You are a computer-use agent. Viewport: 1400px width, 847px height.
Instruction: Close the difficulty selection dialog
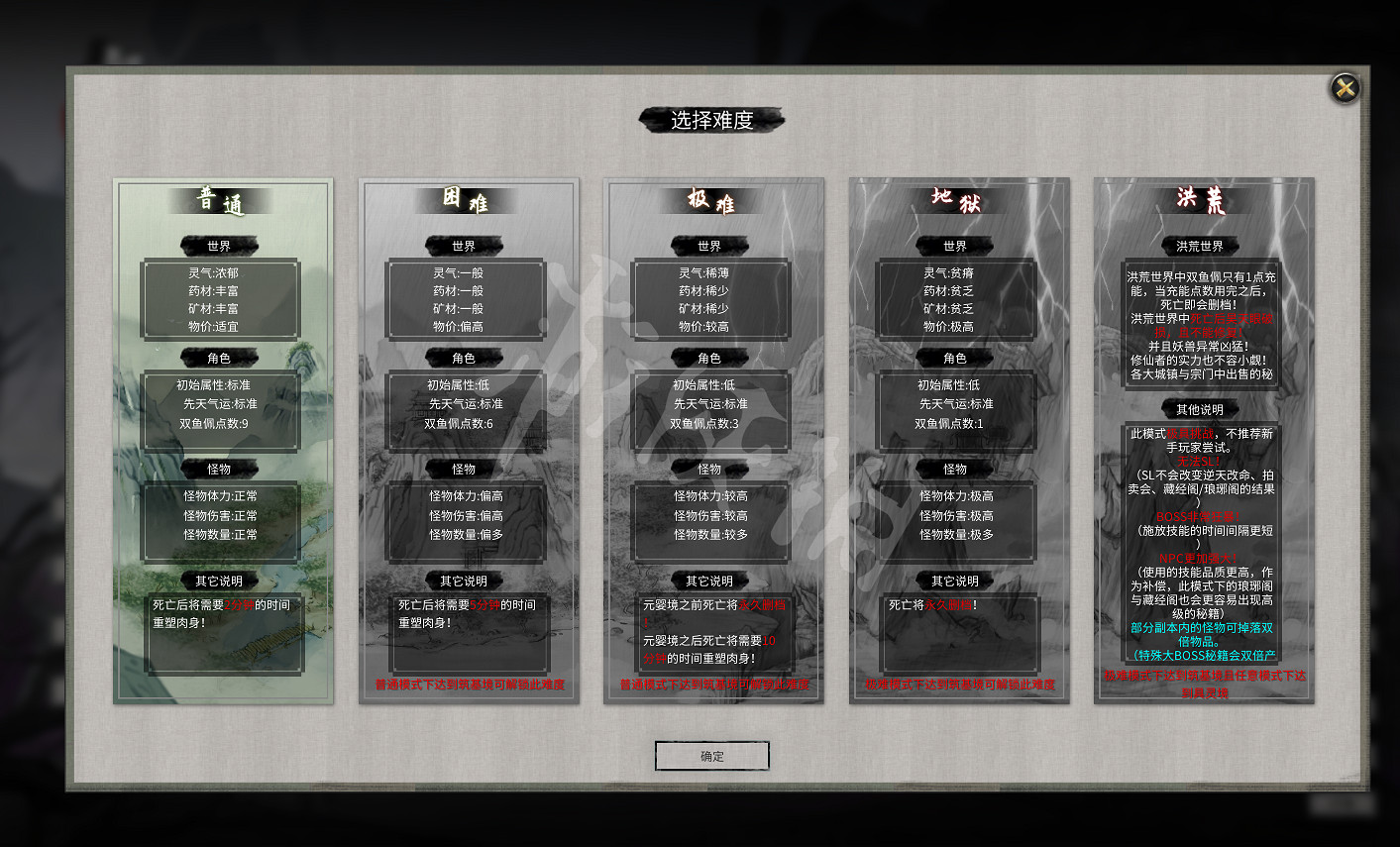tap(1344, 88)
